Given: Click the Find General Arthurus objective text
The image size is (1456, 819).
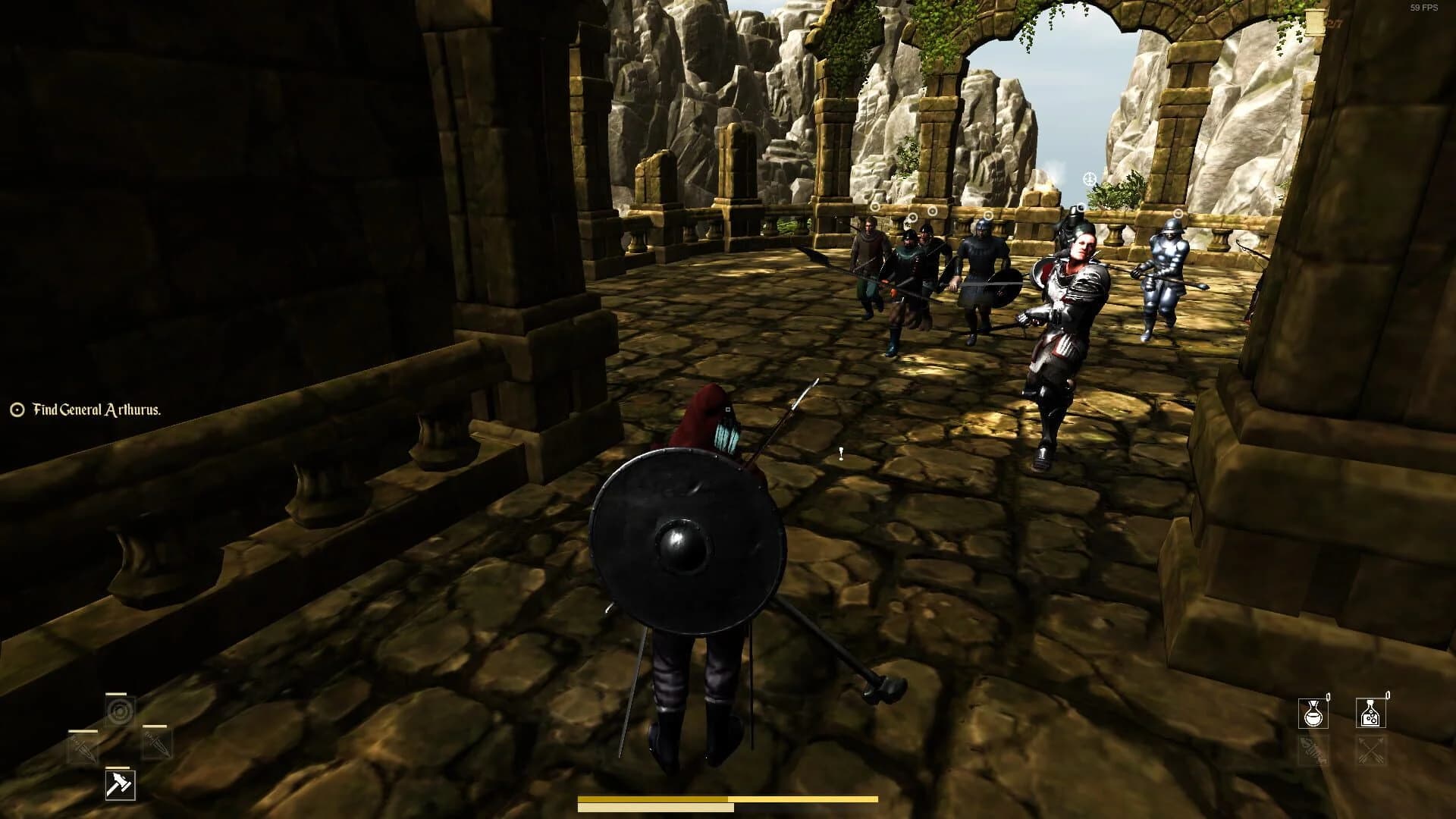Looking at the screenshot, I should click(96, 409).
